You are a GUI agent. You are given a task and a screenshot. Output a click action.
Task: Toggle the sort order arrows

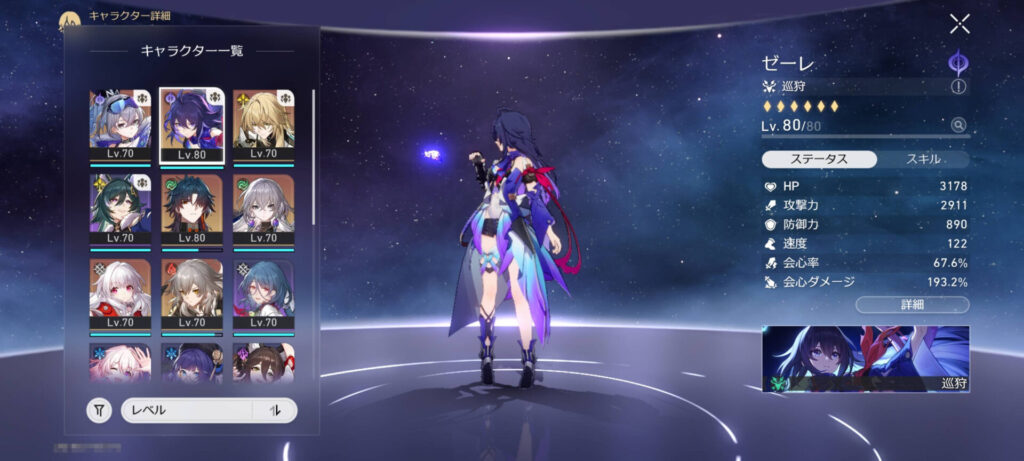pyautogui.click(x=274, y=410)
